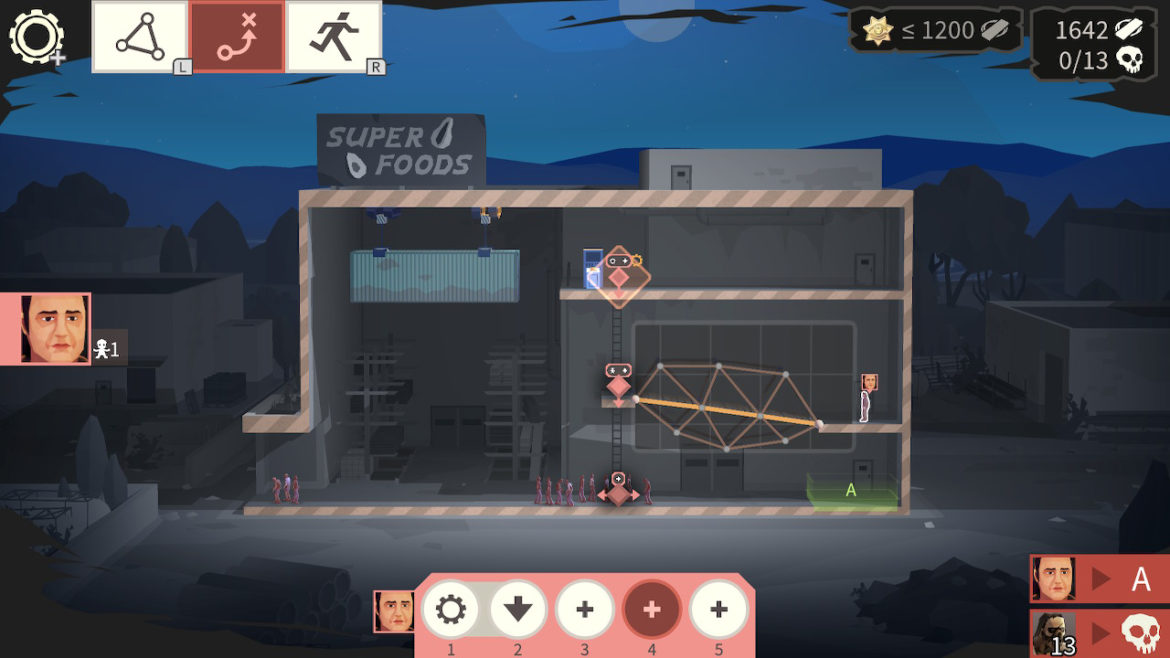The image size is (1170, 658).
Task: Select the highlighted waypoint marker on upper floor
Action: click(x=619, y=276)
